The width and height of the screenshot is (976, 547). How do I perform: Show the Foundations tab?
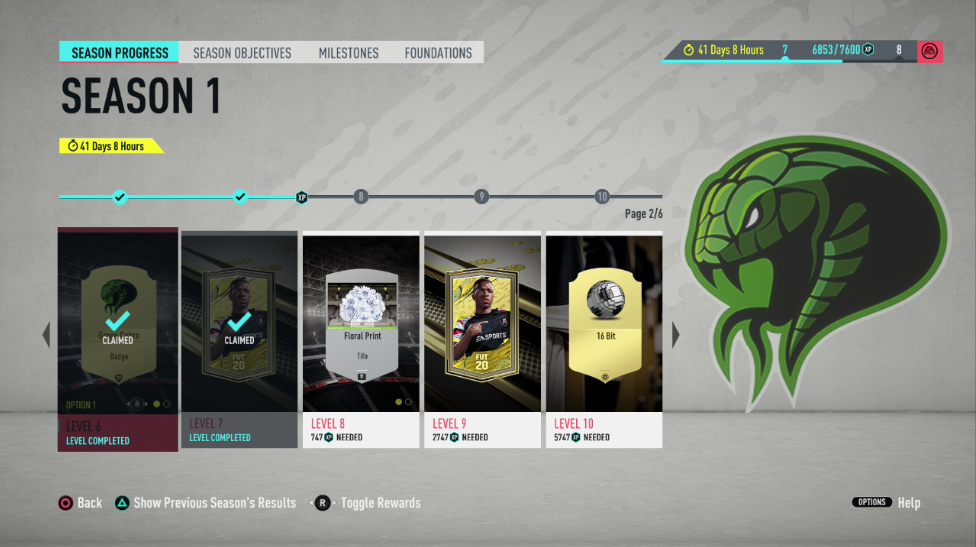tap(438, 53)
